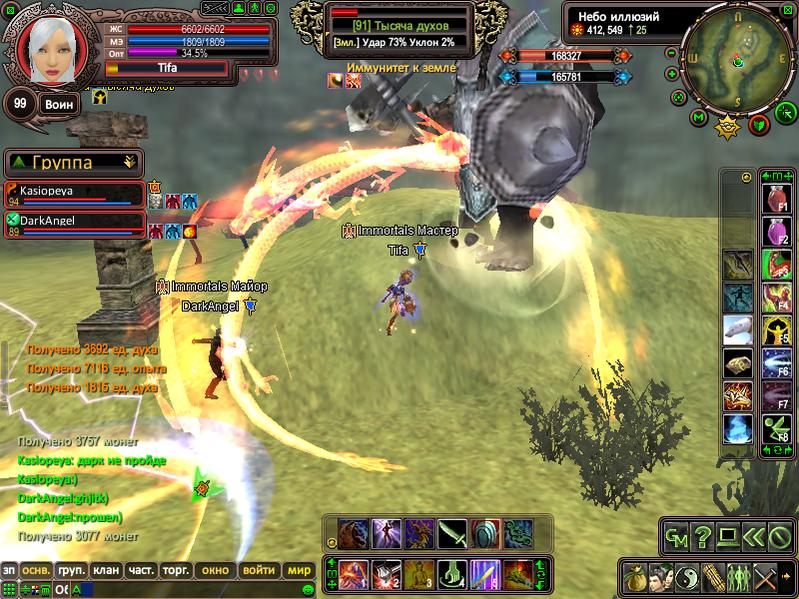Use the red potion in slot F1
Viewport: 799px width, 599px height.
coord(776,199)
